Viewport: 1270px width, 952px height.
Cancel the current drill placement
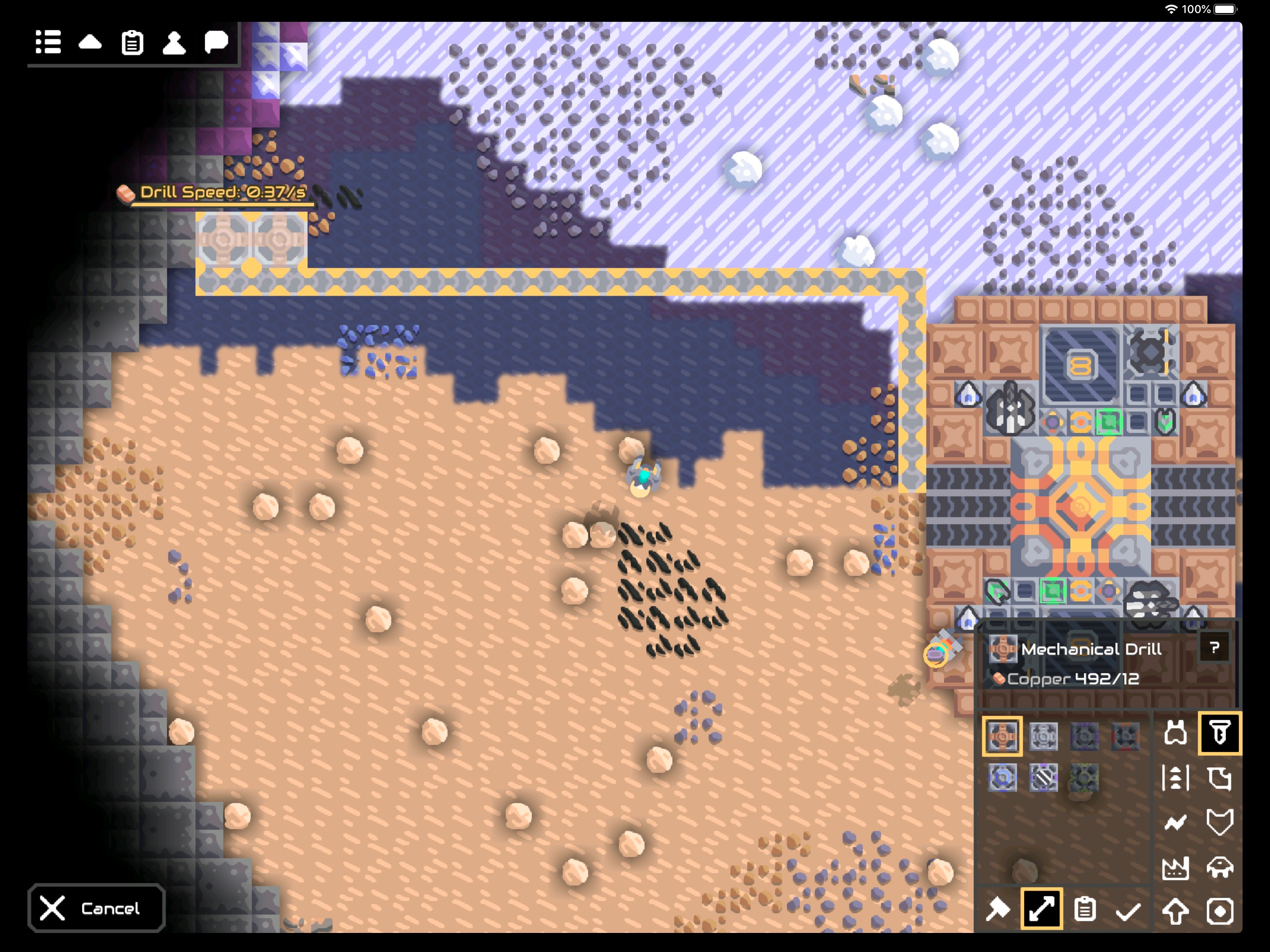[x=96, y=908]
